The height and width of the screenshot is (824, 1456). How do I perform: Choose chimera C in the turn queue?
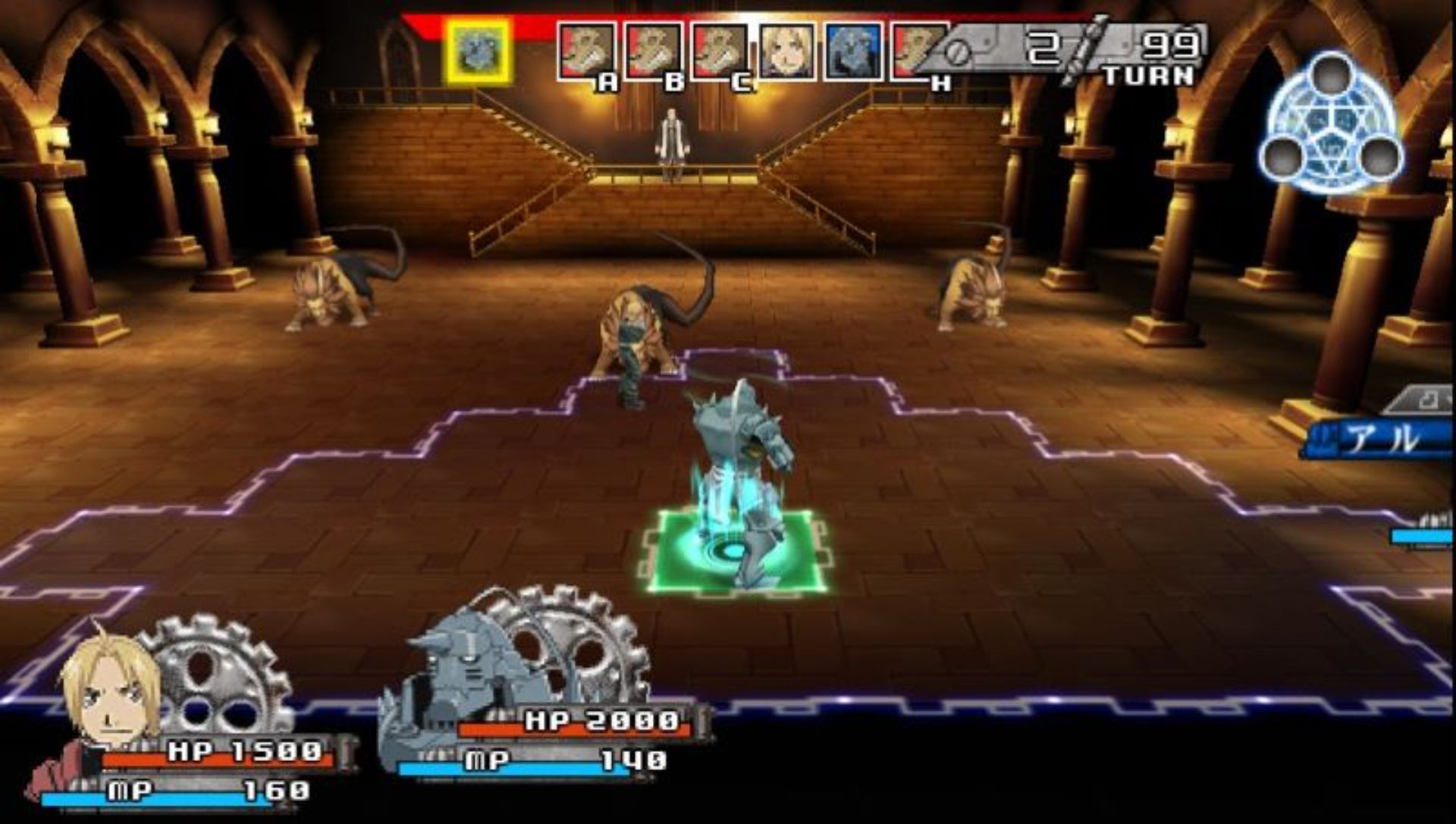[719, 52]
